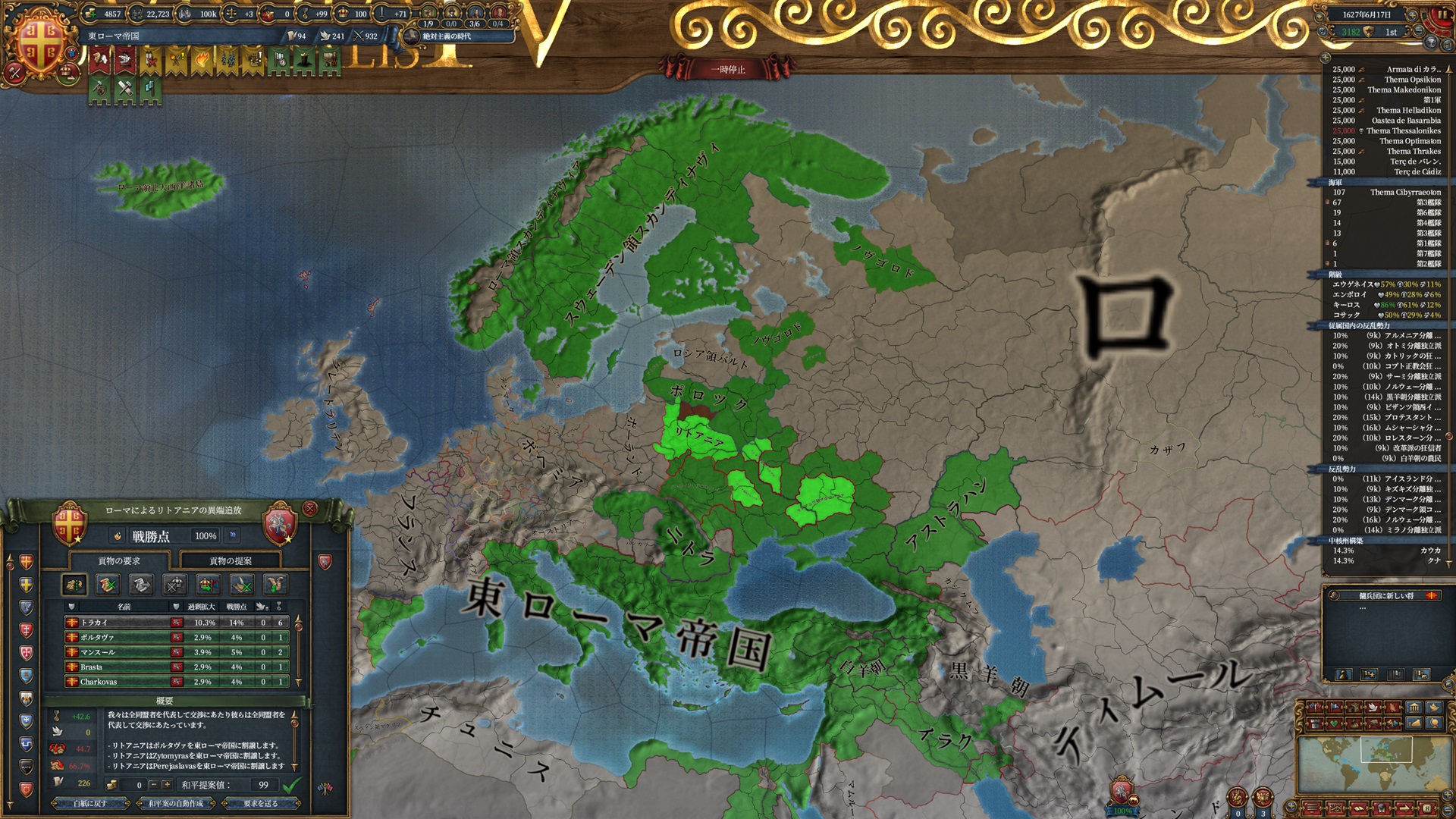Send demands with the 要求を送る button
Screen dimensions: 1456x819
pyautogui.click(x=262, y=803)
